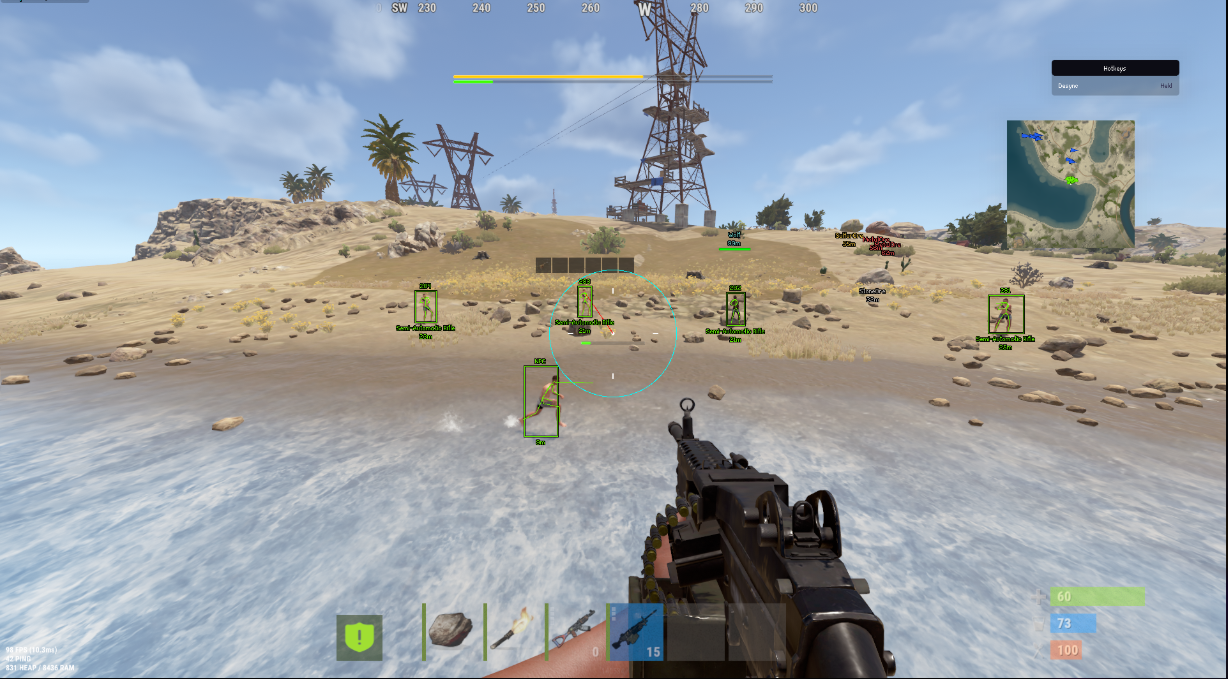This screenshot has width=1228, height=679.
Task: Equip the torch from the hotbar
Action: (514, 630)
